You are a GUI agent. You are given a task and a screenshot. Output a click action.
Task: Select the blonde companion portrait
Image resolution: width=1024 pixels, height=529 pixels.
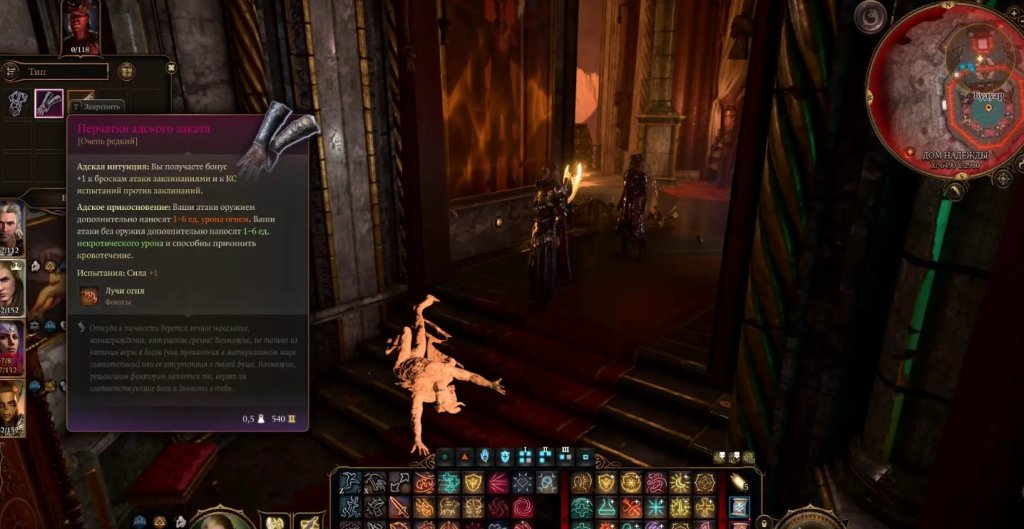[11, 281]
